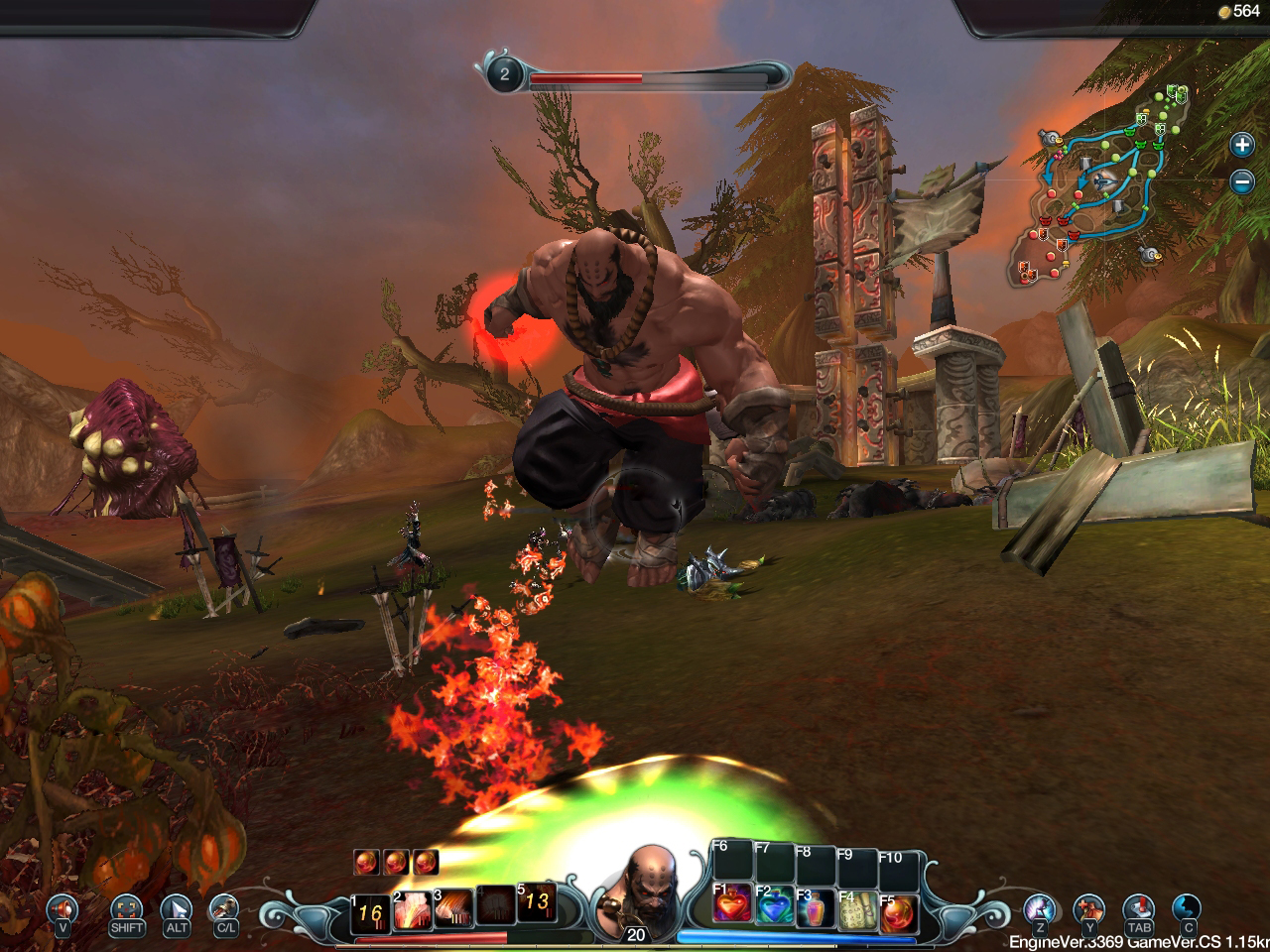The width and height of the screenshot is (1270, 952).
Task: Click the dagger icon above C/L
Action: pyautogui.click(x=225, y=906)
